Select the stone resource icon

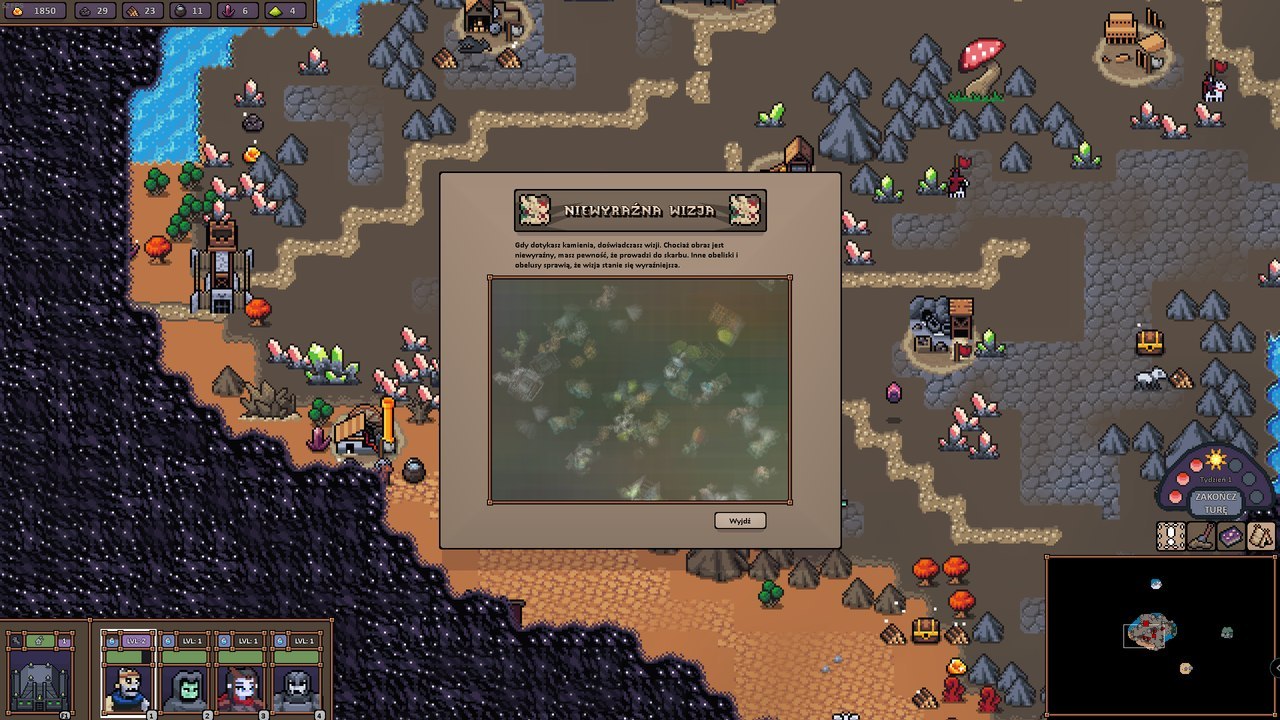(85, 11)
